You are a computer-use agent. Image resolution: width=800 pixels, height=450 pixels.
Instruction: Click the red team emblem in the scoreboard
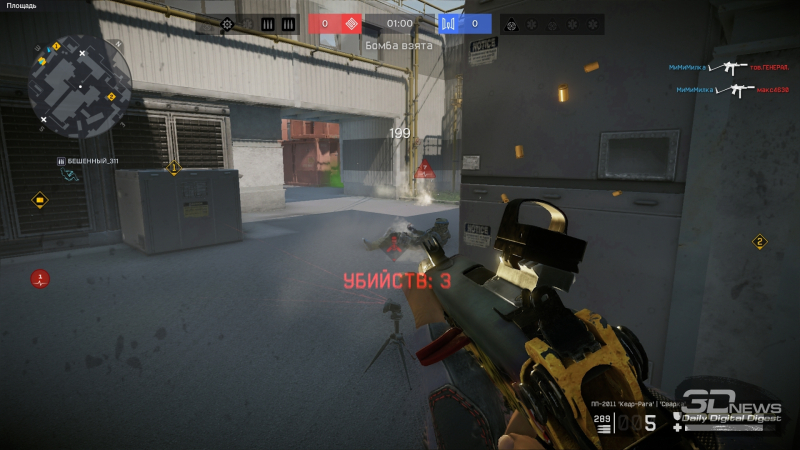click(350, 24)
